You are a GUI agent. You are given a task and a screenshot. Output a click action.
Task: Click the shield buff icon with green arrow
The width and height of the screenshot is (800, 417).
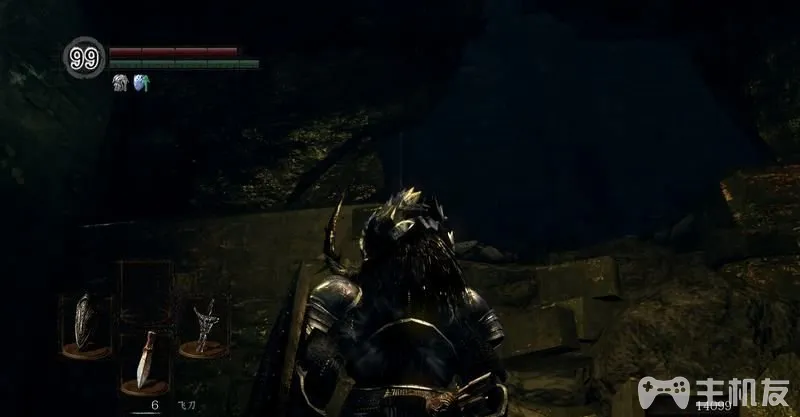tap(140, 83)
